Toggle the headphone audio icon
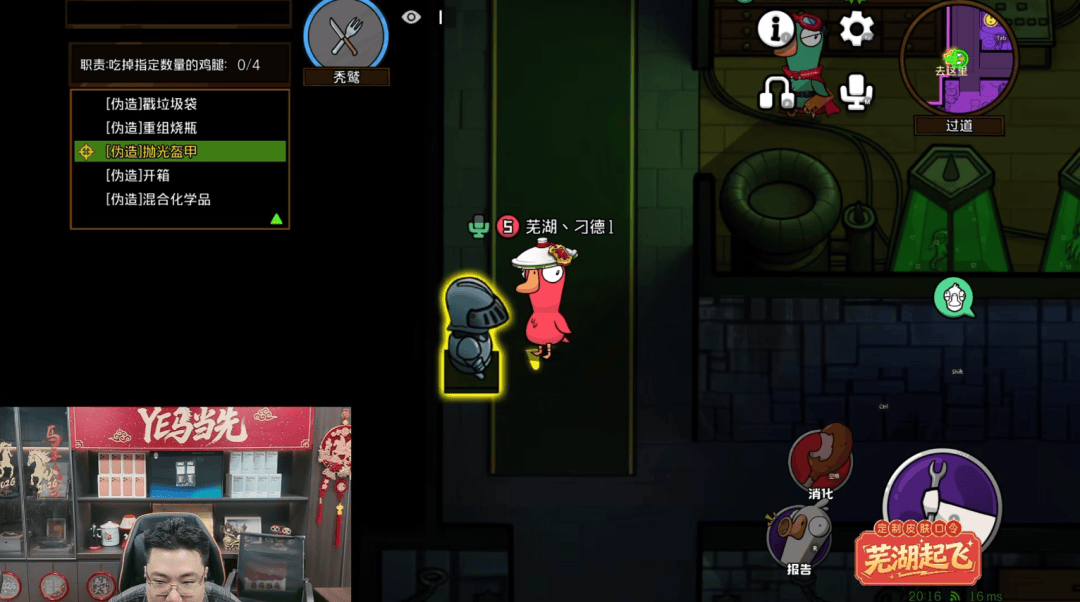This screenshot has height=602, width=1080. point(776,94)
